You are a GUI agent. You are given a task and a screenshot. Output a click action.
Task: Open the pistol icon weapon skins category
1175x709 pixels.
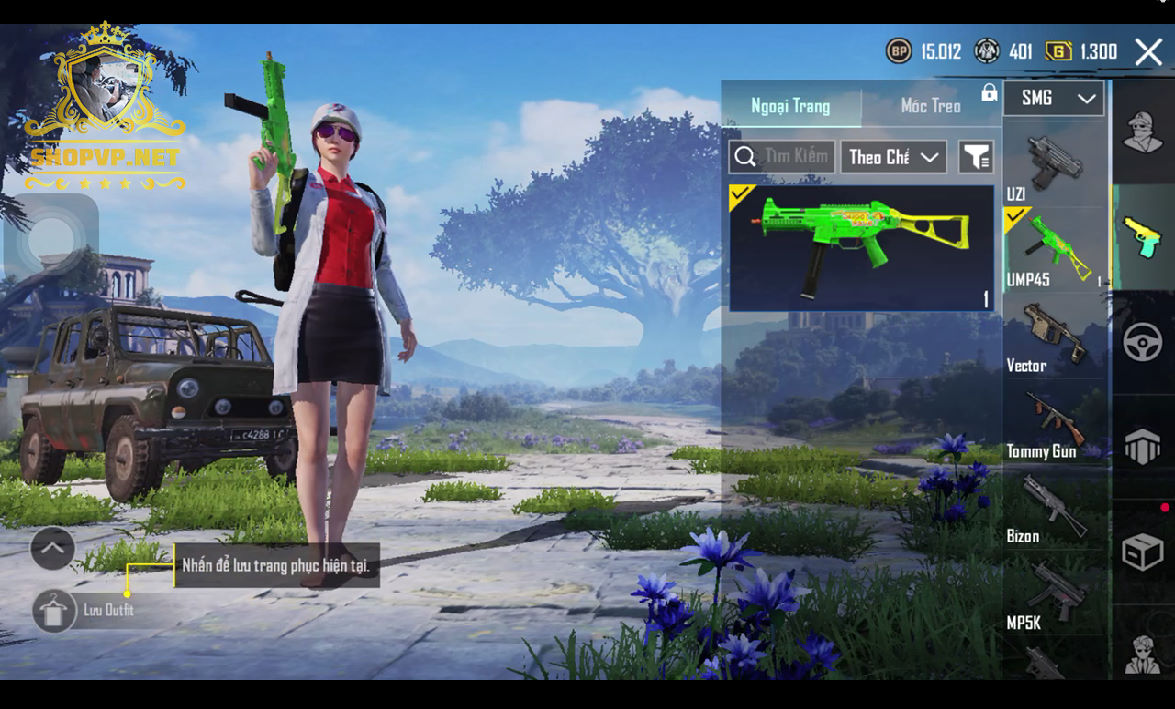coord(1143,237)
